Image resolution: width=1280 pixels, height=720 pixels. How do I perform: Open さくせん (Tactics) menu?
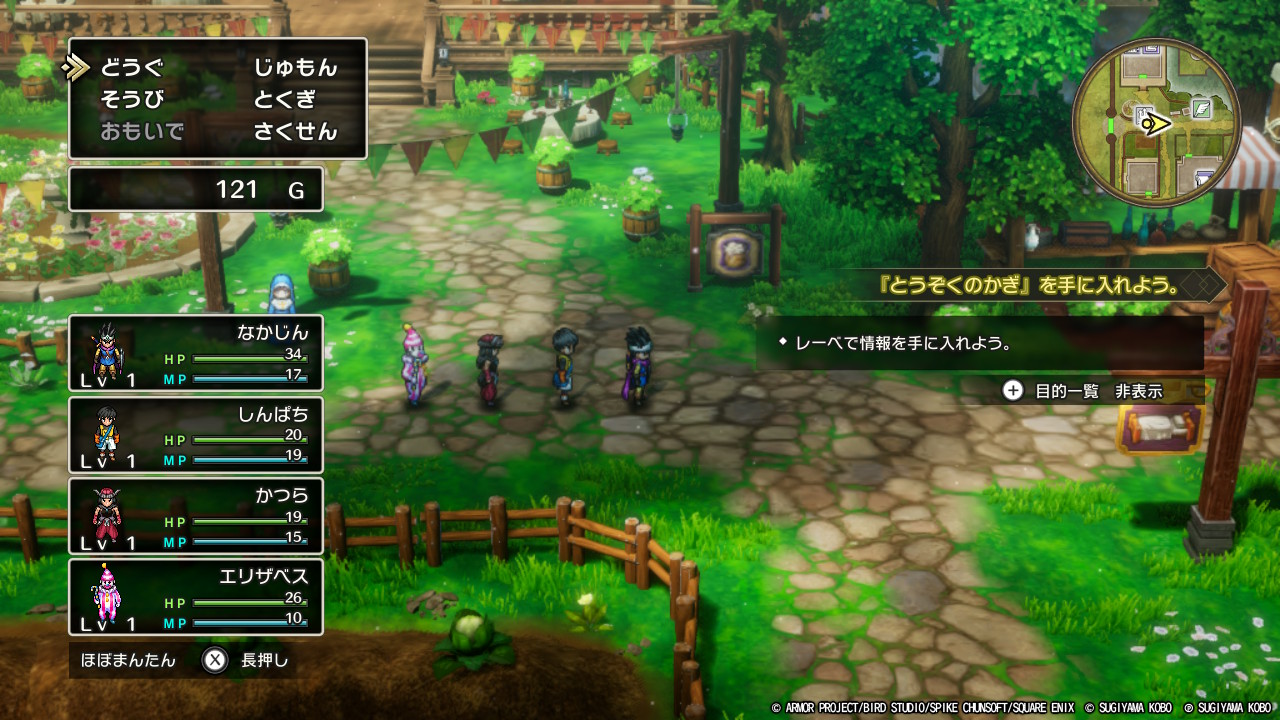pyautogui.click(x=295, y=131)
